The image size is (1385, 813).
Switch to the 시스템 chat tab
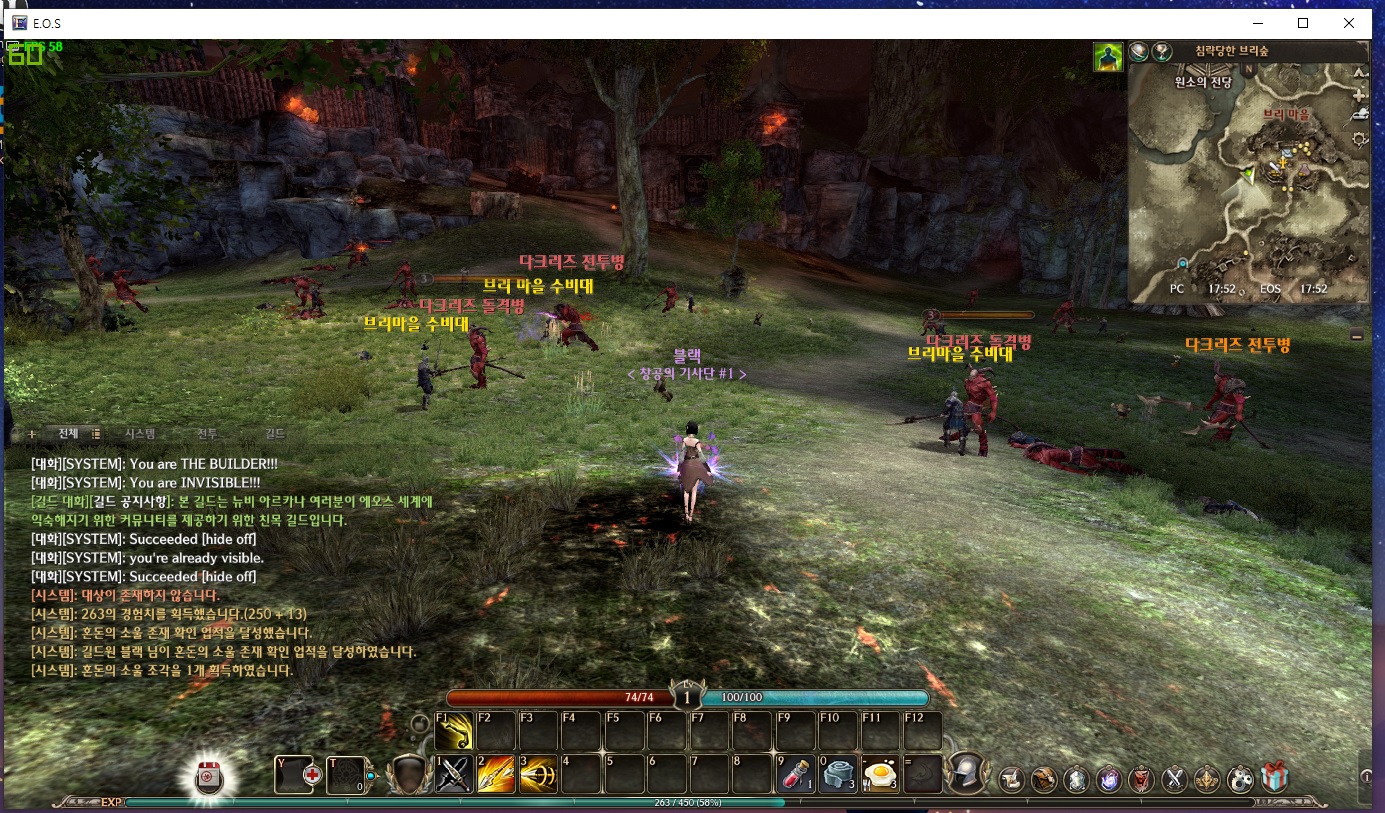(139, 434)
